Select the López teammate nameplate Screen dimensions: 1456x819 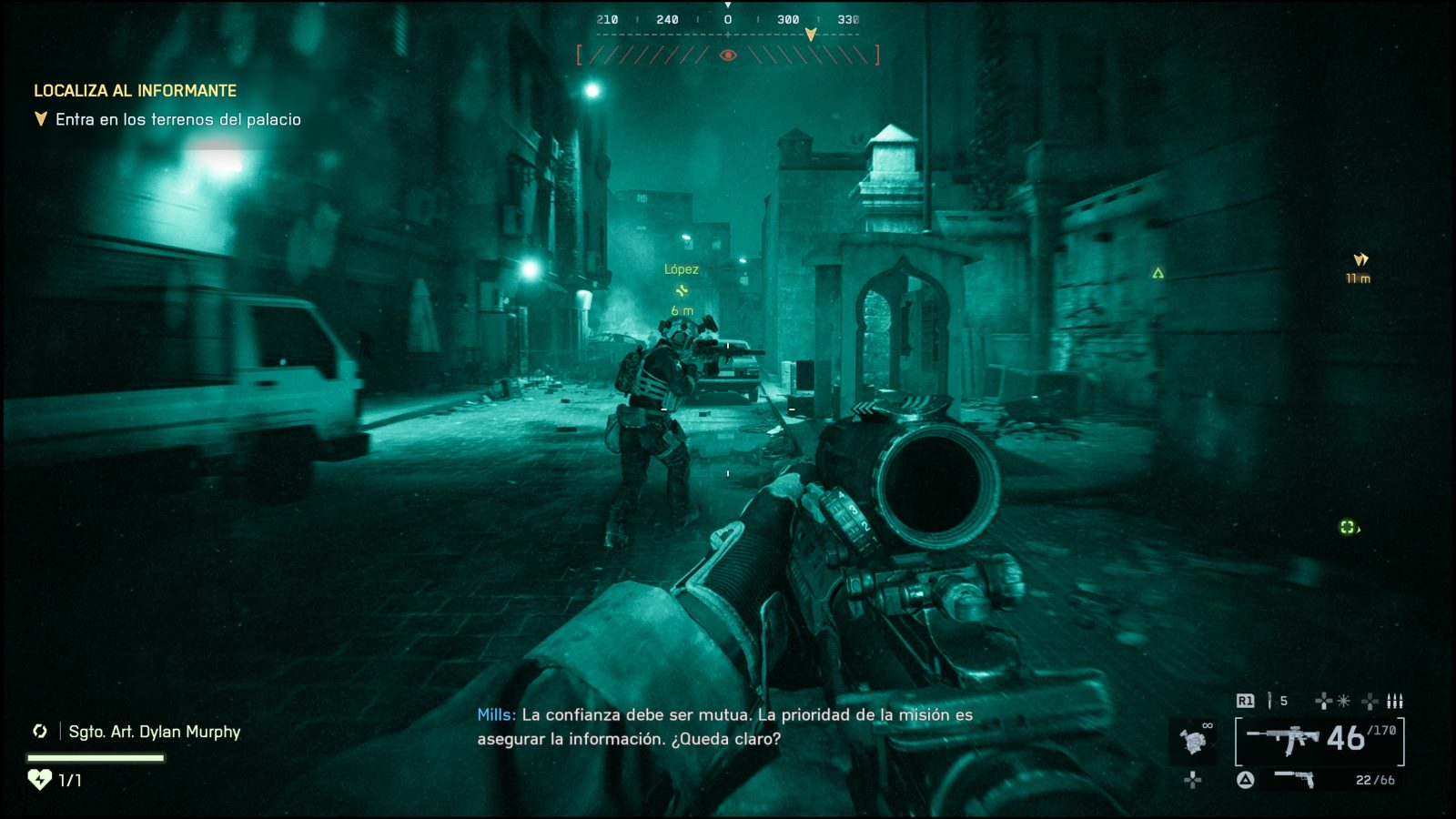(x=682, y=269)
